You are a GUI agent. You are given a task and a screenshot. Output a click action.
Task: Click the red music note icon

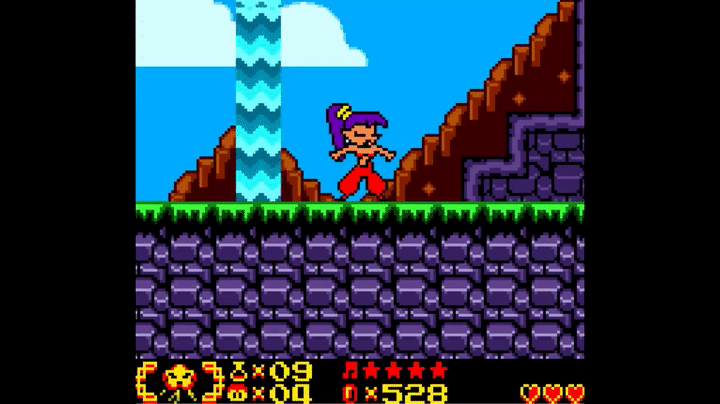point(350,371)
